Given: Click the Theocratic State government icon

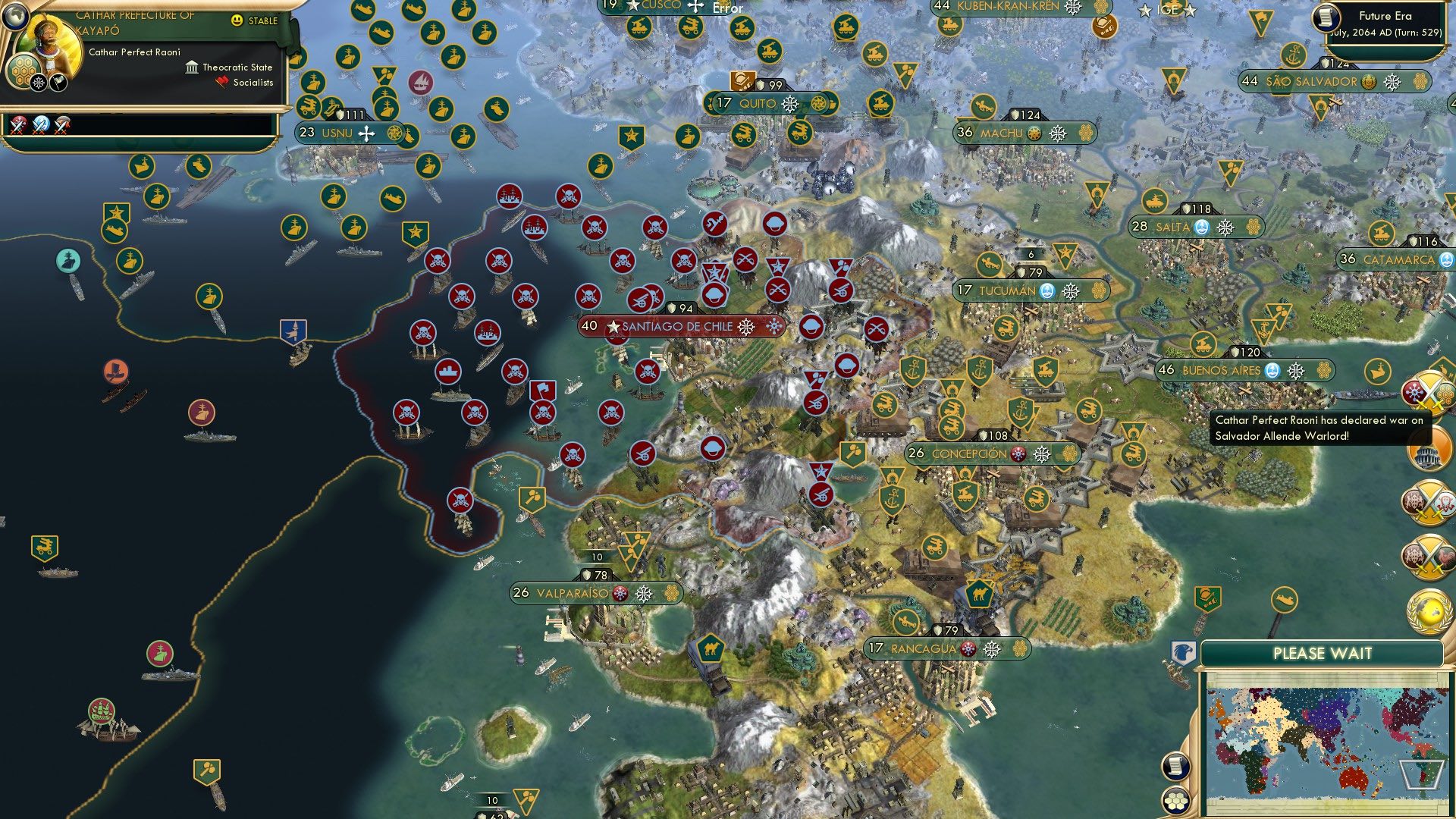Looking at the screenshot, I should pyautogui.click(x=190, y=67).
